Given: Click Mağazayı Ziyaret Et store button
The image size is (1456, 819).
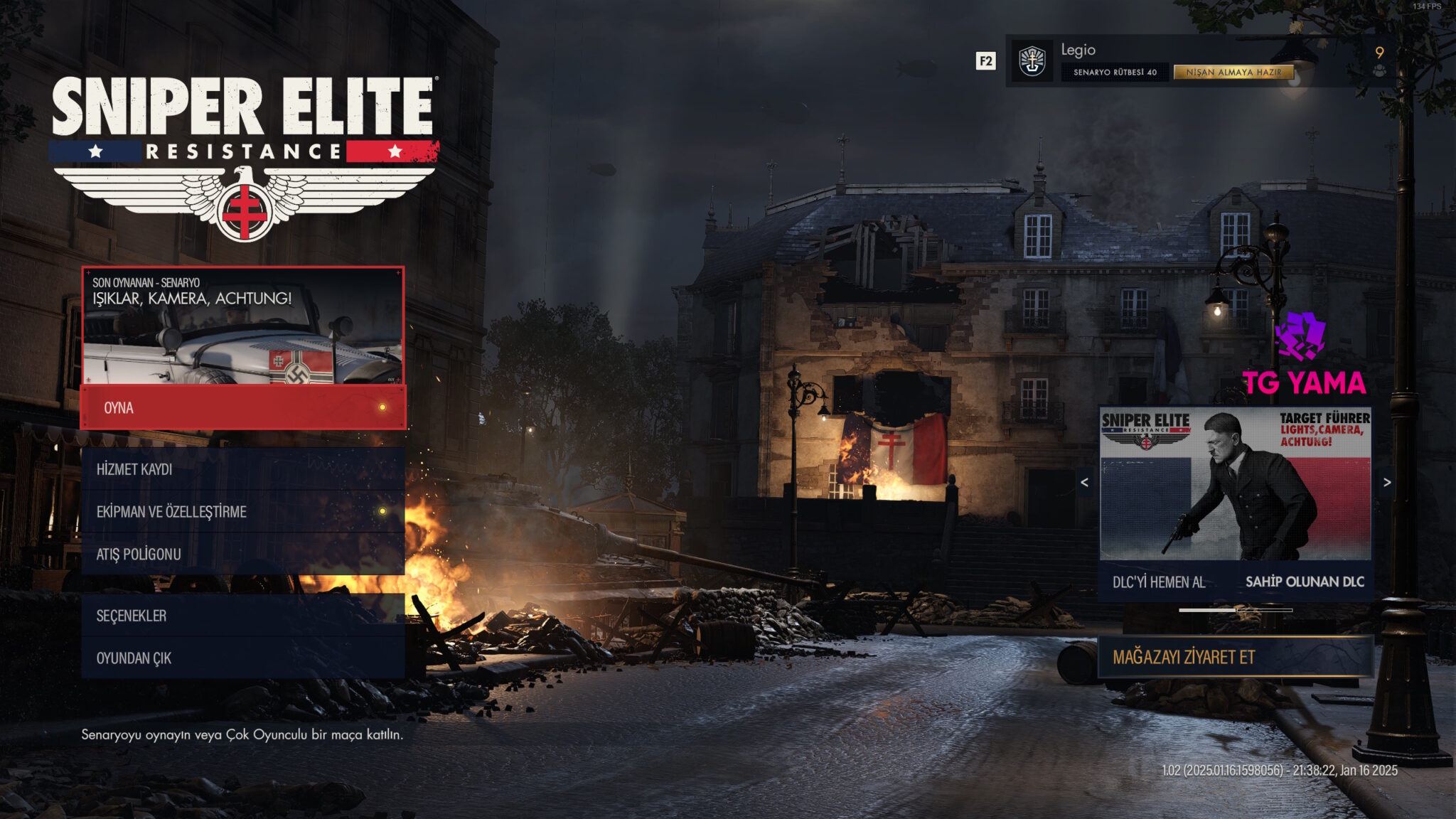Looking at the screenshot, I should 1235,657.
